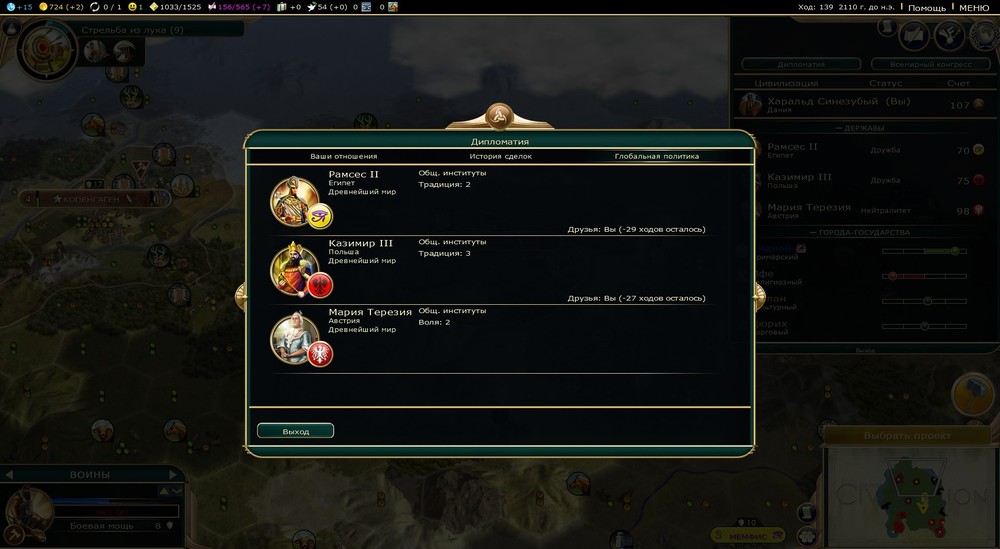Open the 'Дипломатия' side panel button
Screen dimensions: 1000x549
click(800, 63)
